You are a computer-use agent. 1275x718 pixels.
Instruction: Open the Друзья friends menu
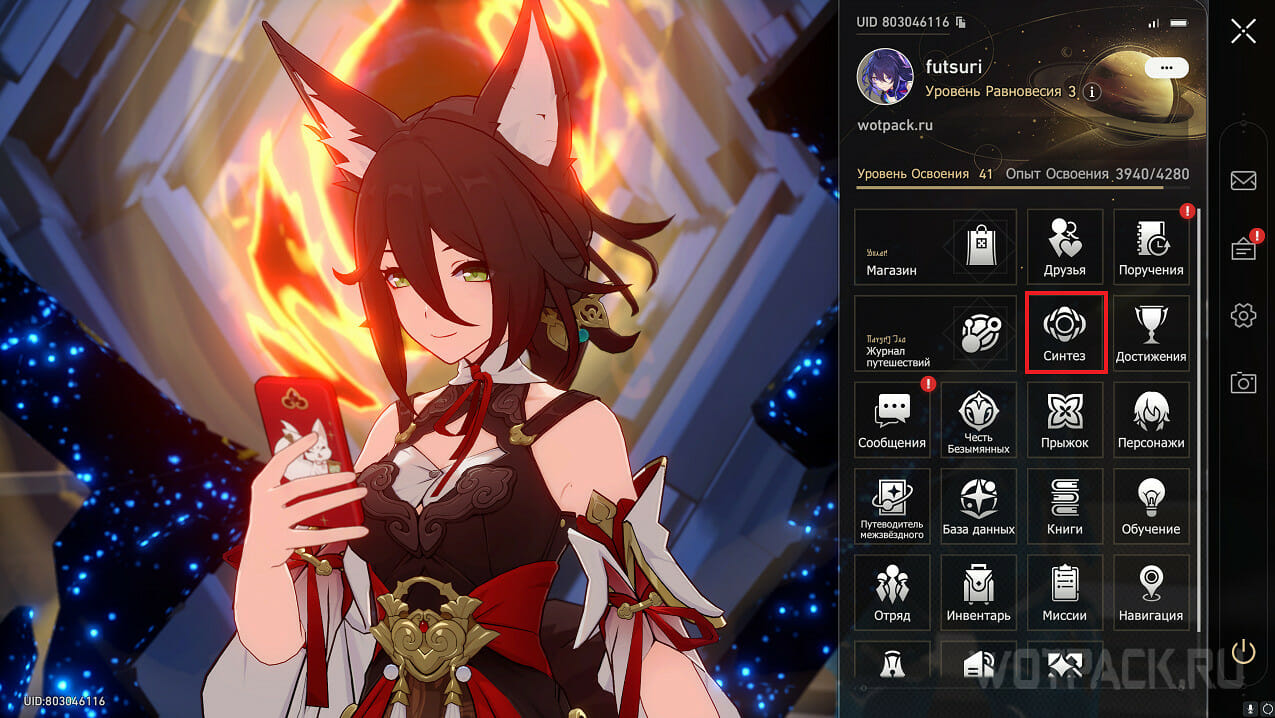(1064, 246)
